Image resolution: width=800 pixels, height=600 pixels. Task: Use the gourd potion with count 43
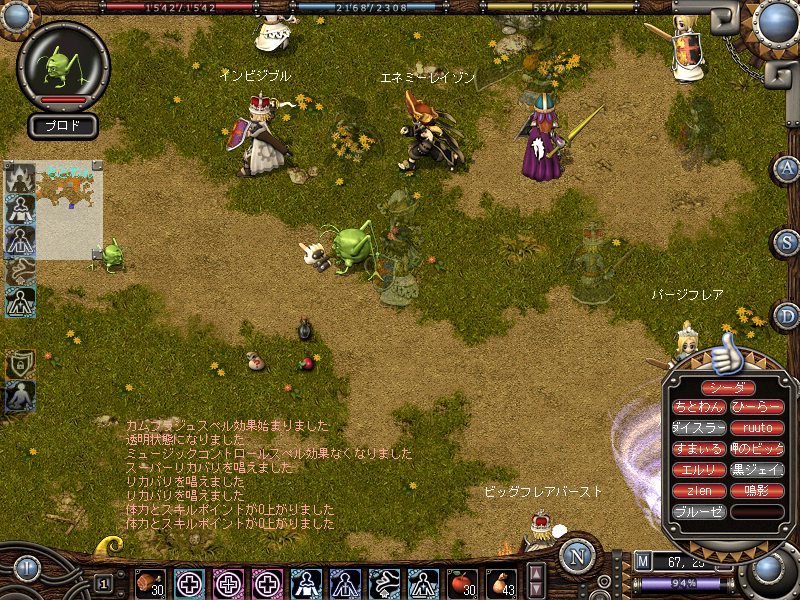tap(502, 581)
